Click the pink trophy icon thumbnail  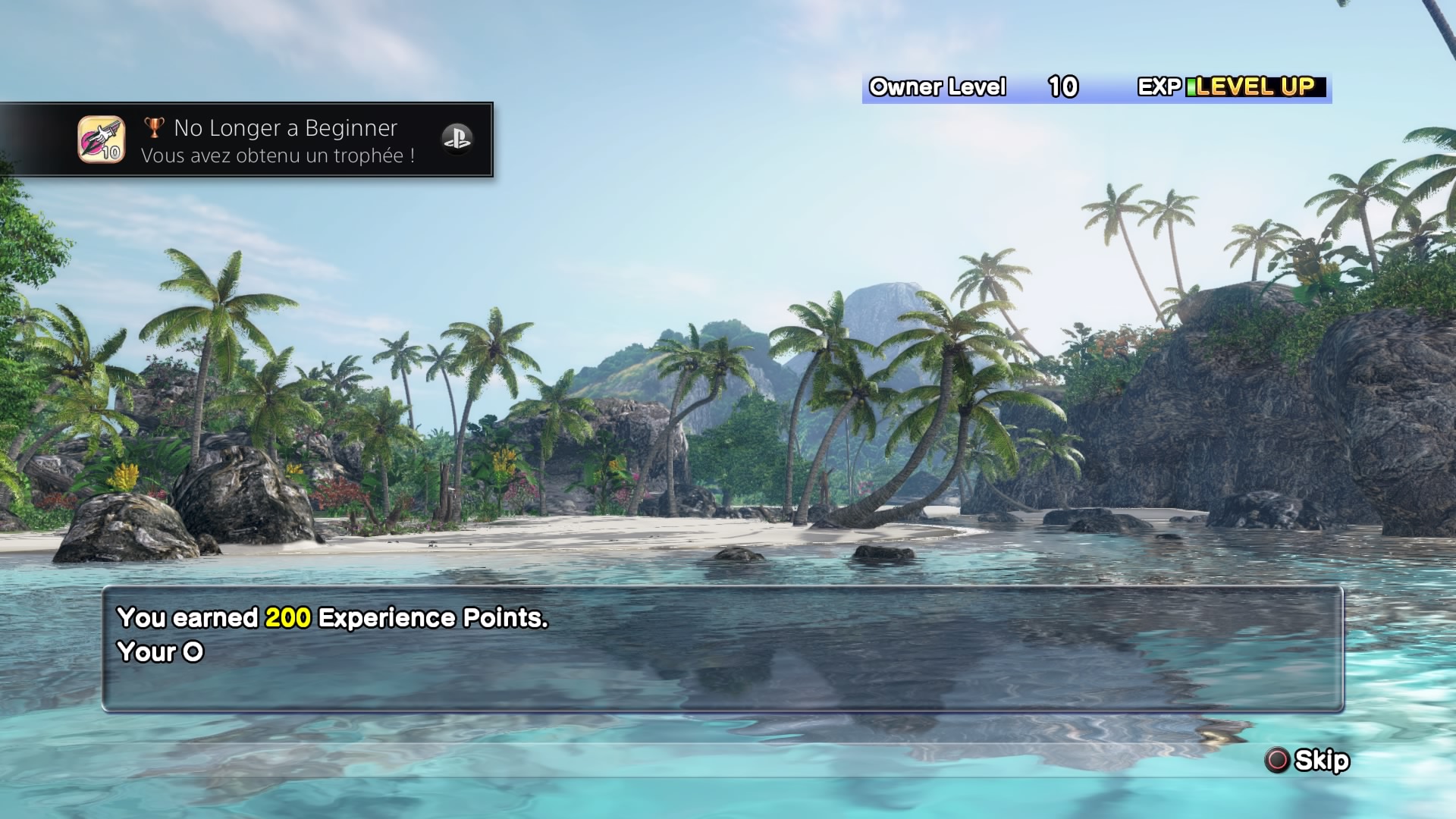click(x=101, y=140)
